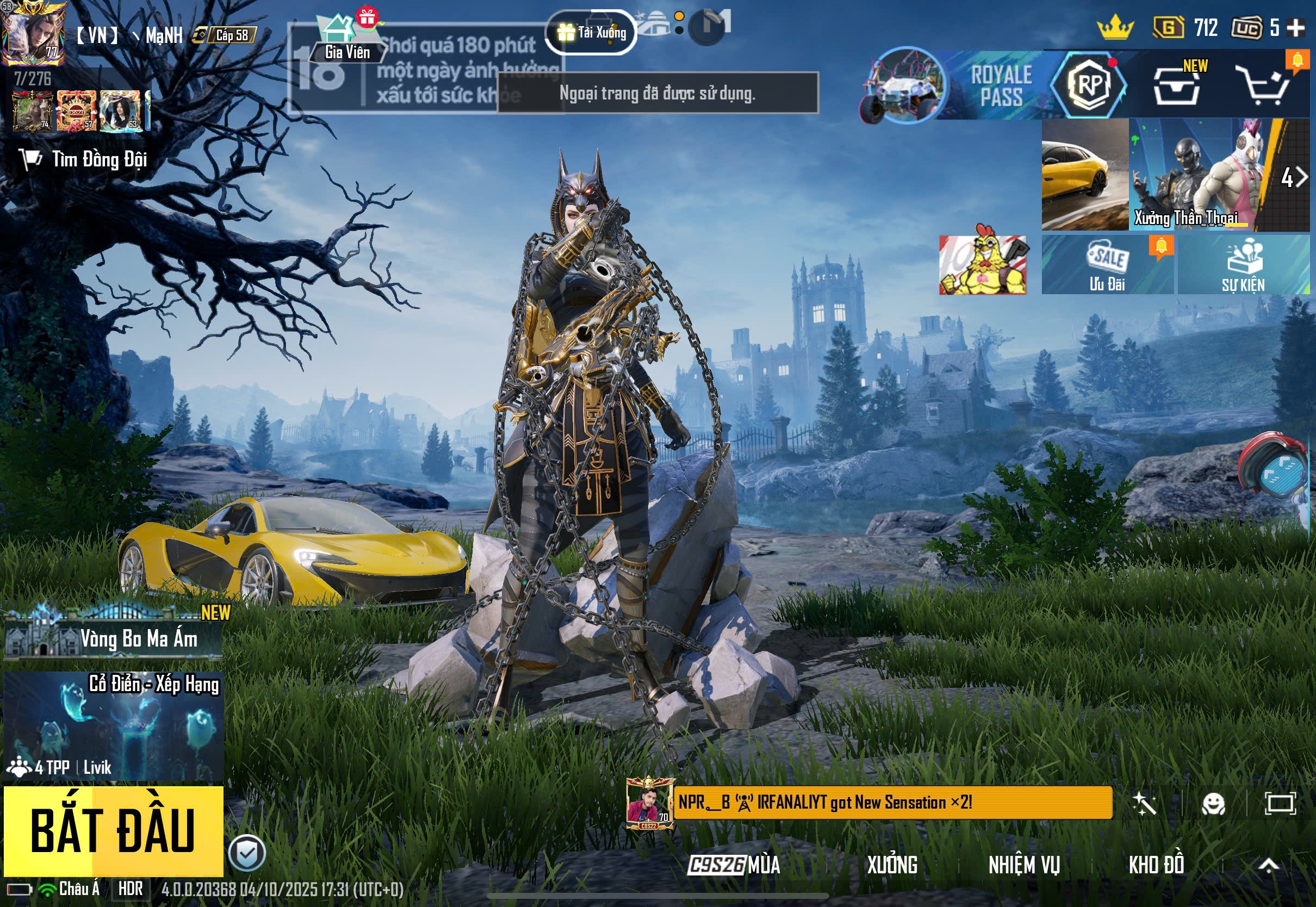The width and height of the screenshot is (1316, 907).
Task: Open the NHIỆM VỤ missions tab
Action: coord(1024,865)
